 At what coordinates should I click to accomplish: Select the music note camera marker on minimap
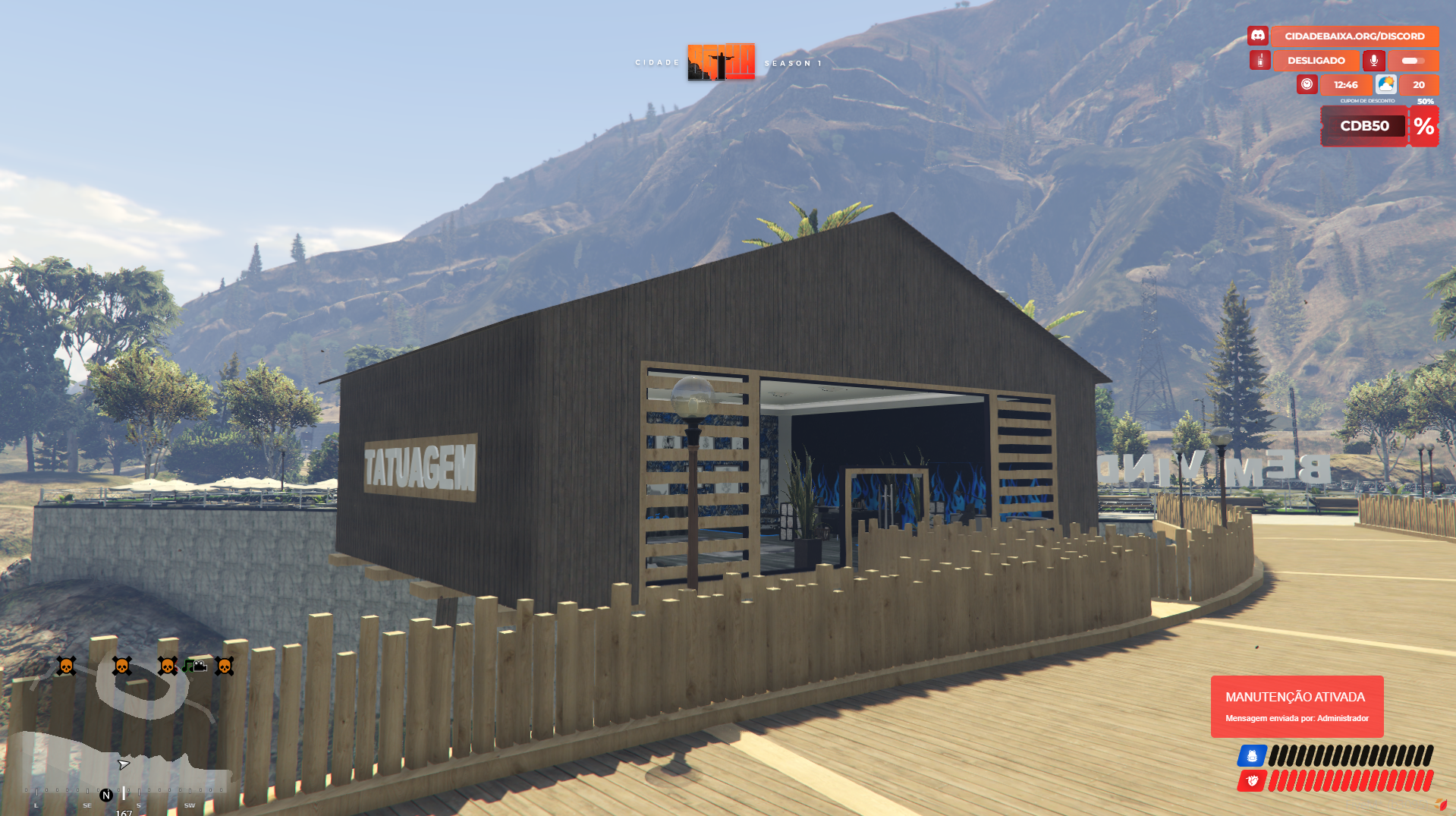point(194,666)
